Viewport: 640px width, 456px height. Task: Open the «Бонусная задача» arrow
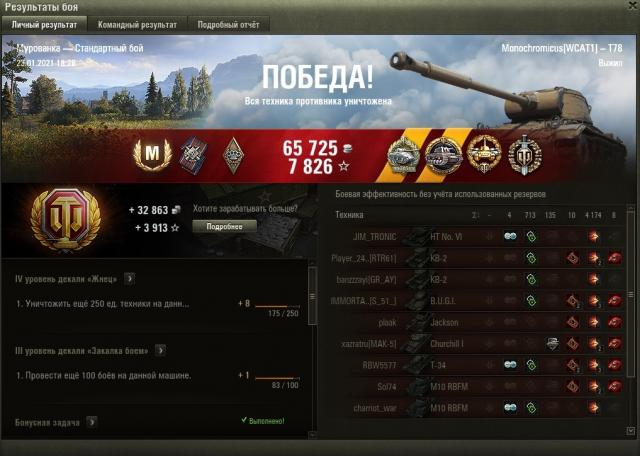coord(92,422)
